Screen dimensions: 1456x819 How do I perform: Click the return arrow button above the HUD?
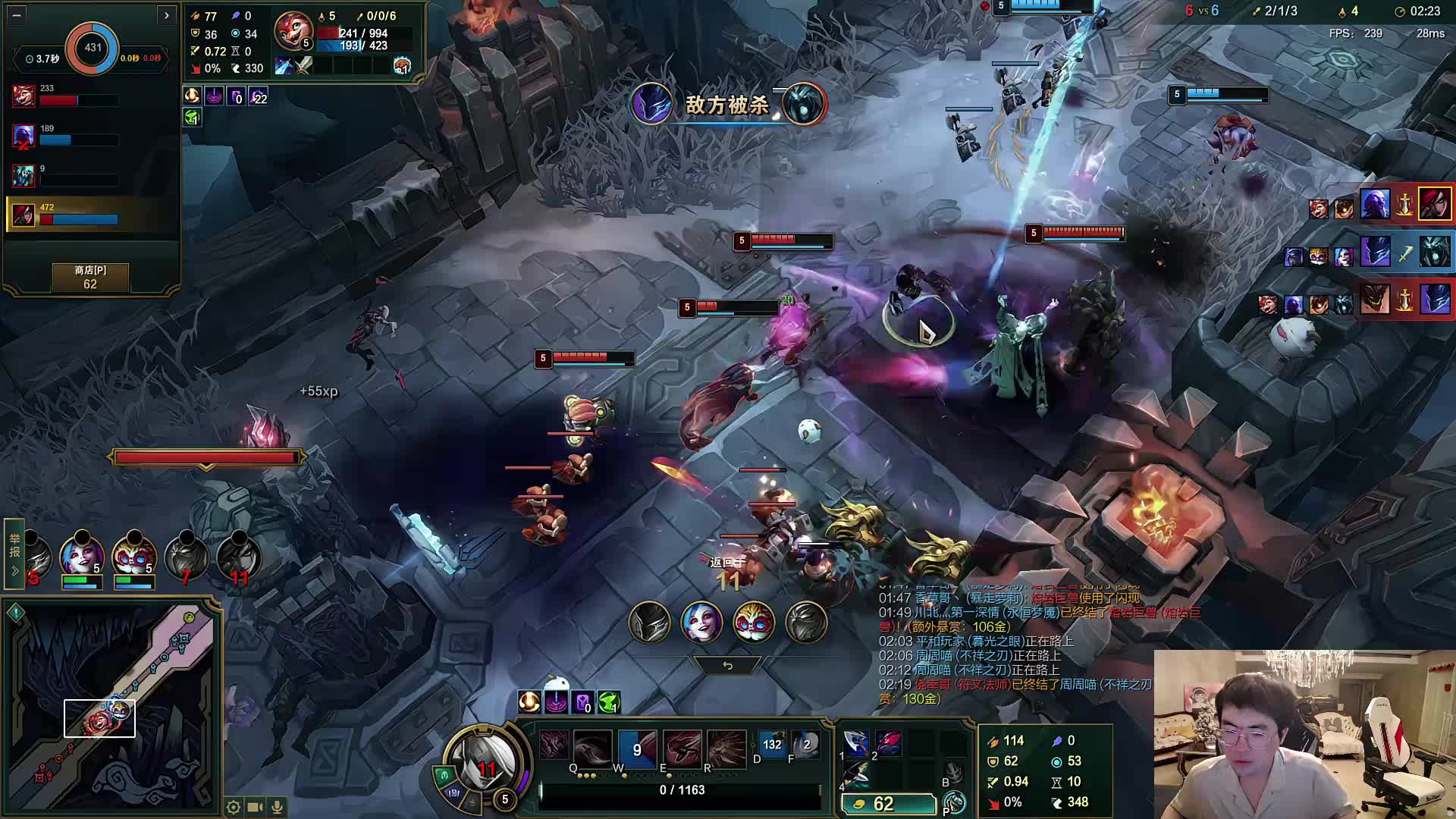[727, 665]
